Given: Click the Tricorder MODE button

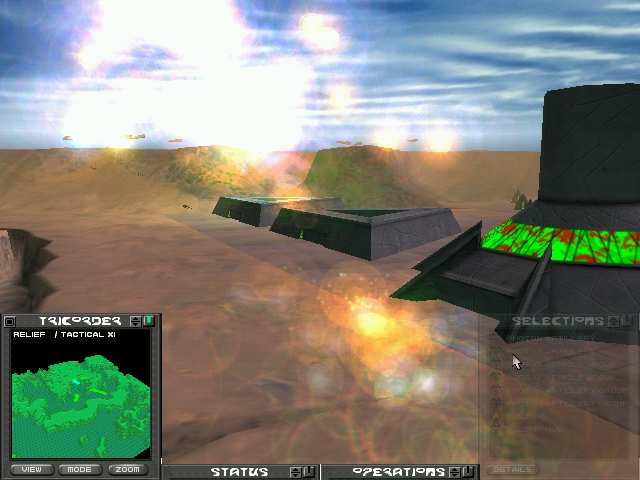Looking at the screenshot, I should coord(80,469).
